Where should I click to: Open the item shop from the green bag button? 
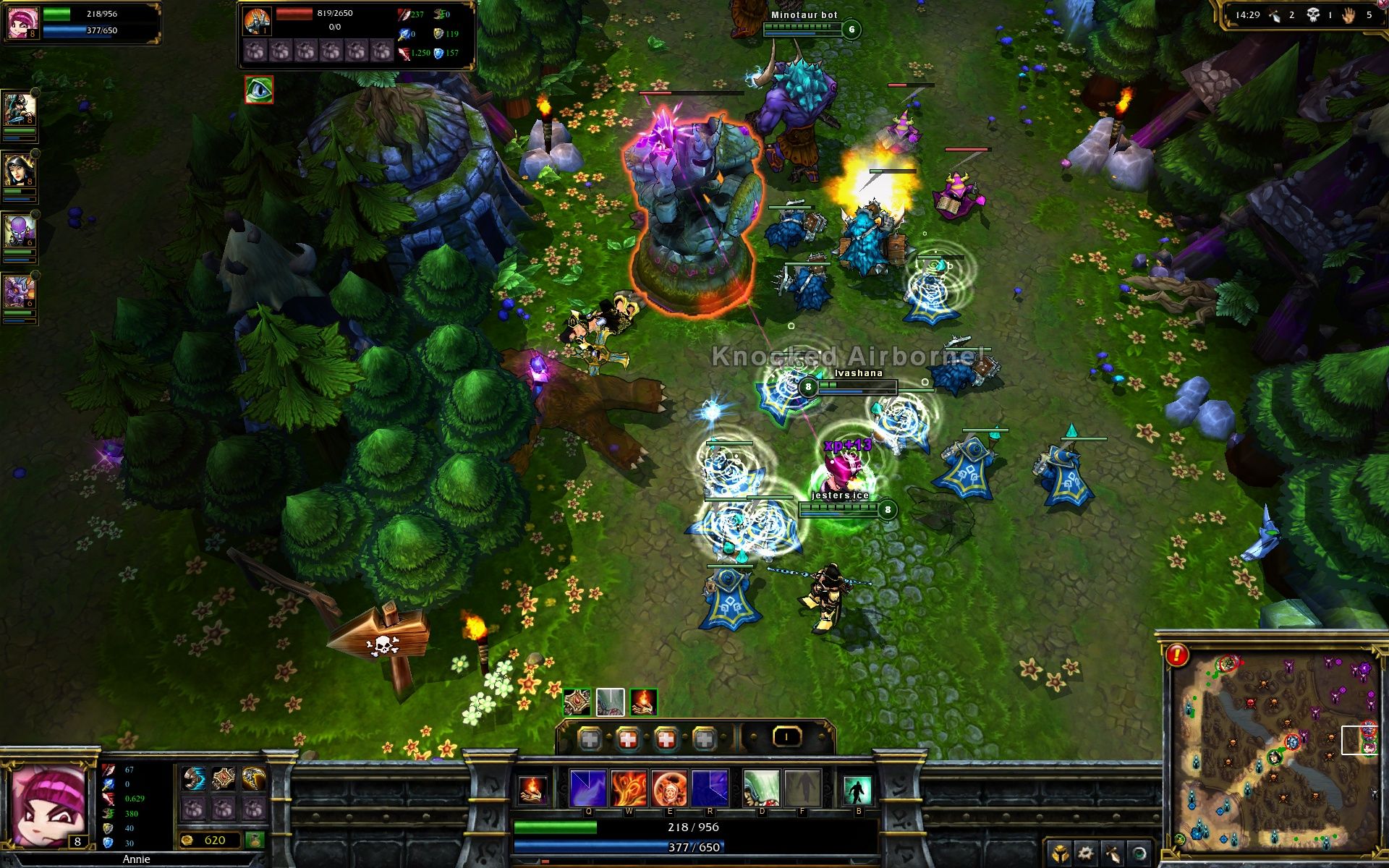tap(254, 840)
